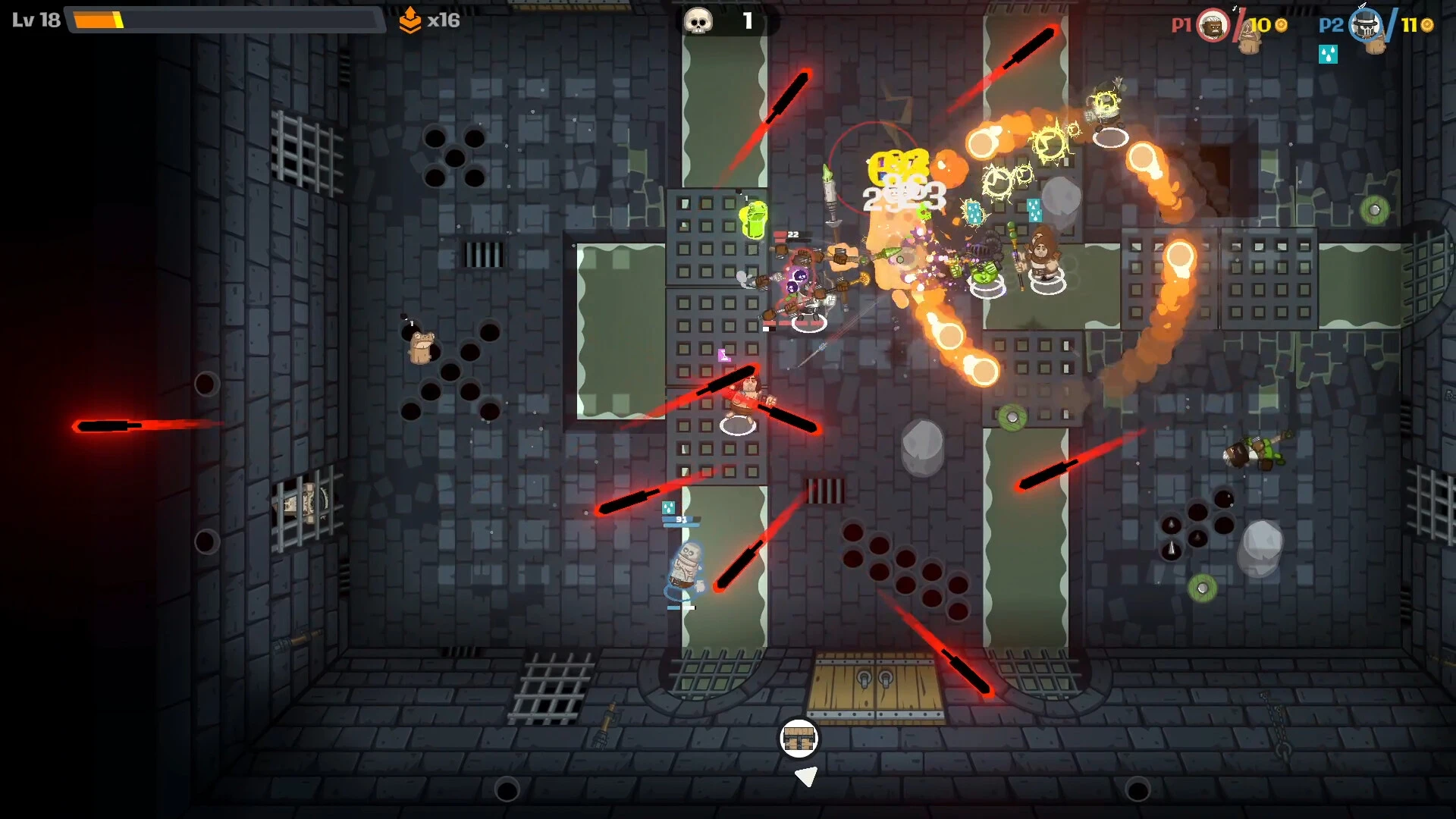Click the gold coin icon next to P1's total

1282,26
